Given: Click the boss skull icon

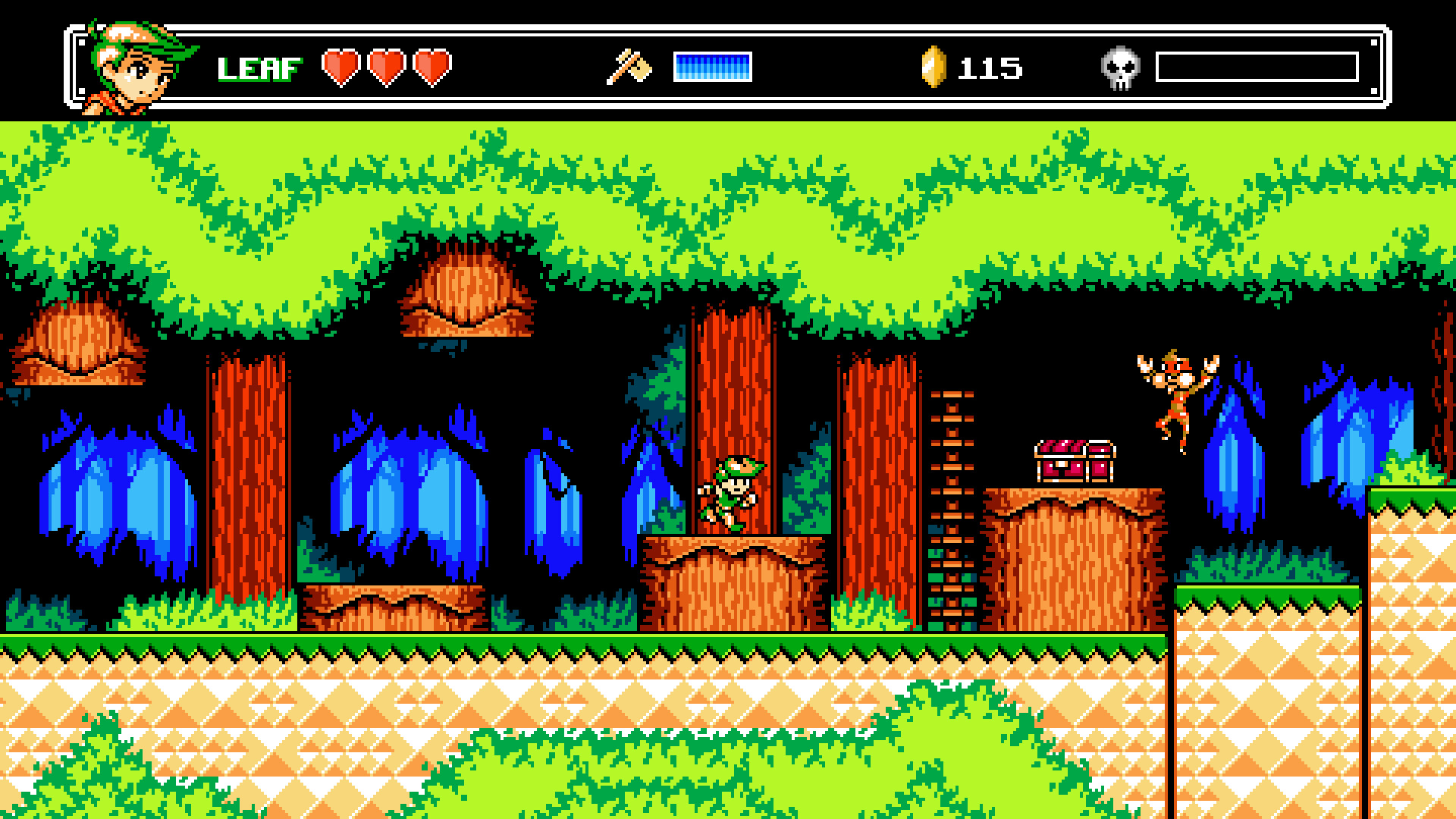Looking at the screenshot, I should (x=1120, y=68).
